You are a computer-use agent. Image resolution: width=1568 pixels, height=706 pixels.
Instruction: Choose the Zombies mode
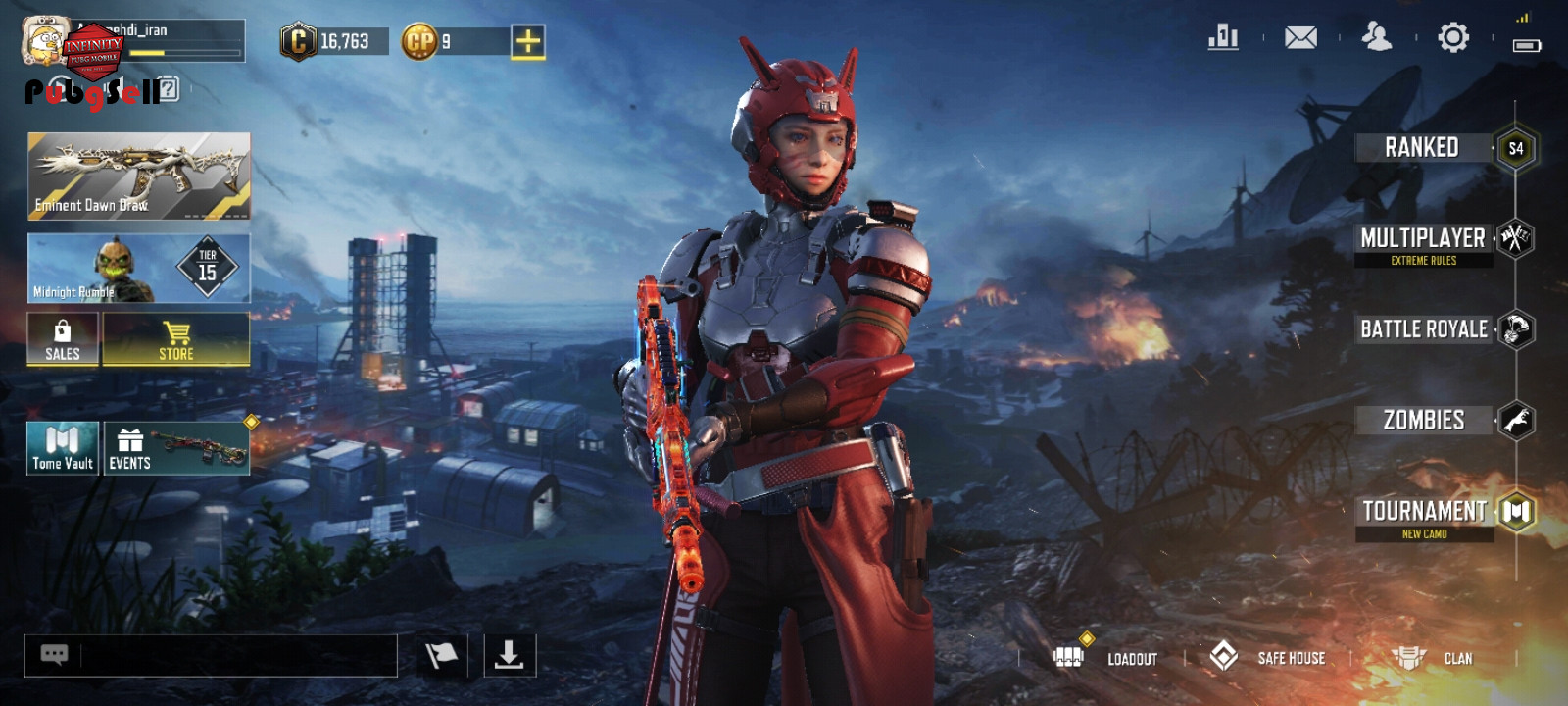pyautogui.click(x=1424, y=421)
